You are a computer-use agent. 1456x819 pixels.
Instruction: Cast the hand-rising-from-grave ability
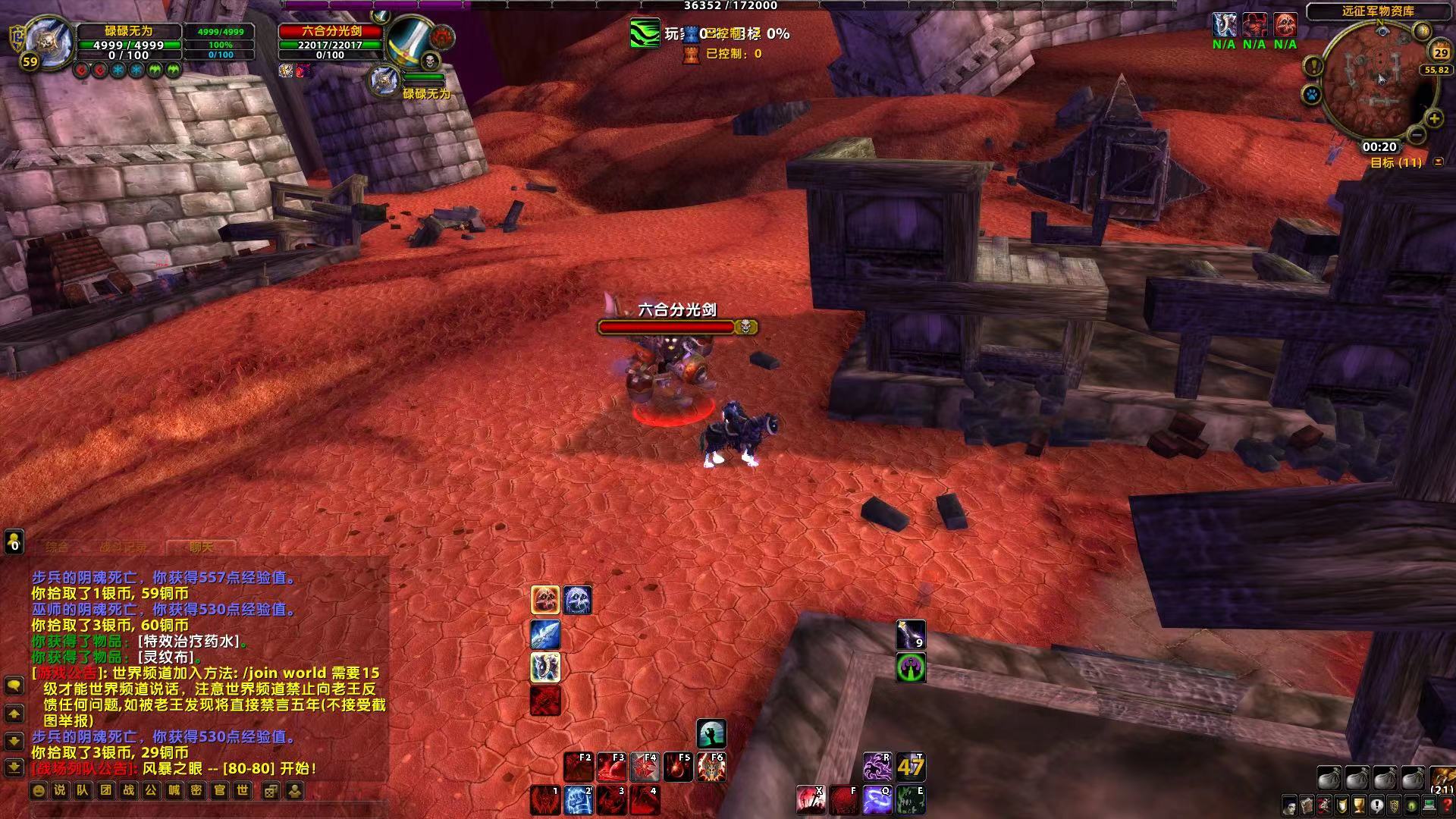click(x=711, y=734)
